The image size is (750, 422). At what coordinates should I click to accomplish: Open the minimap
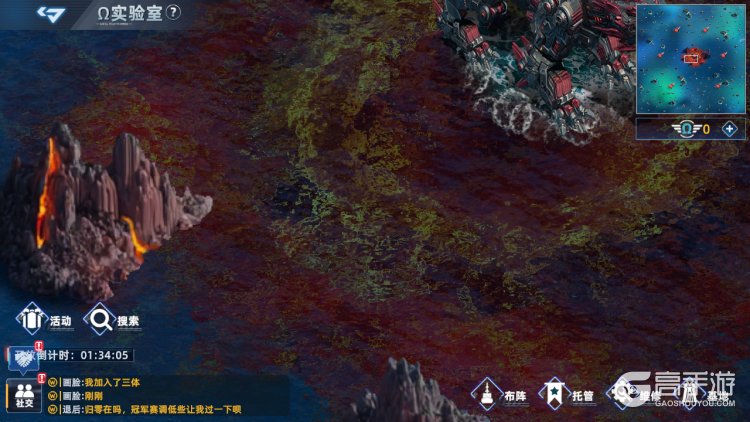[x=690, y=56]
